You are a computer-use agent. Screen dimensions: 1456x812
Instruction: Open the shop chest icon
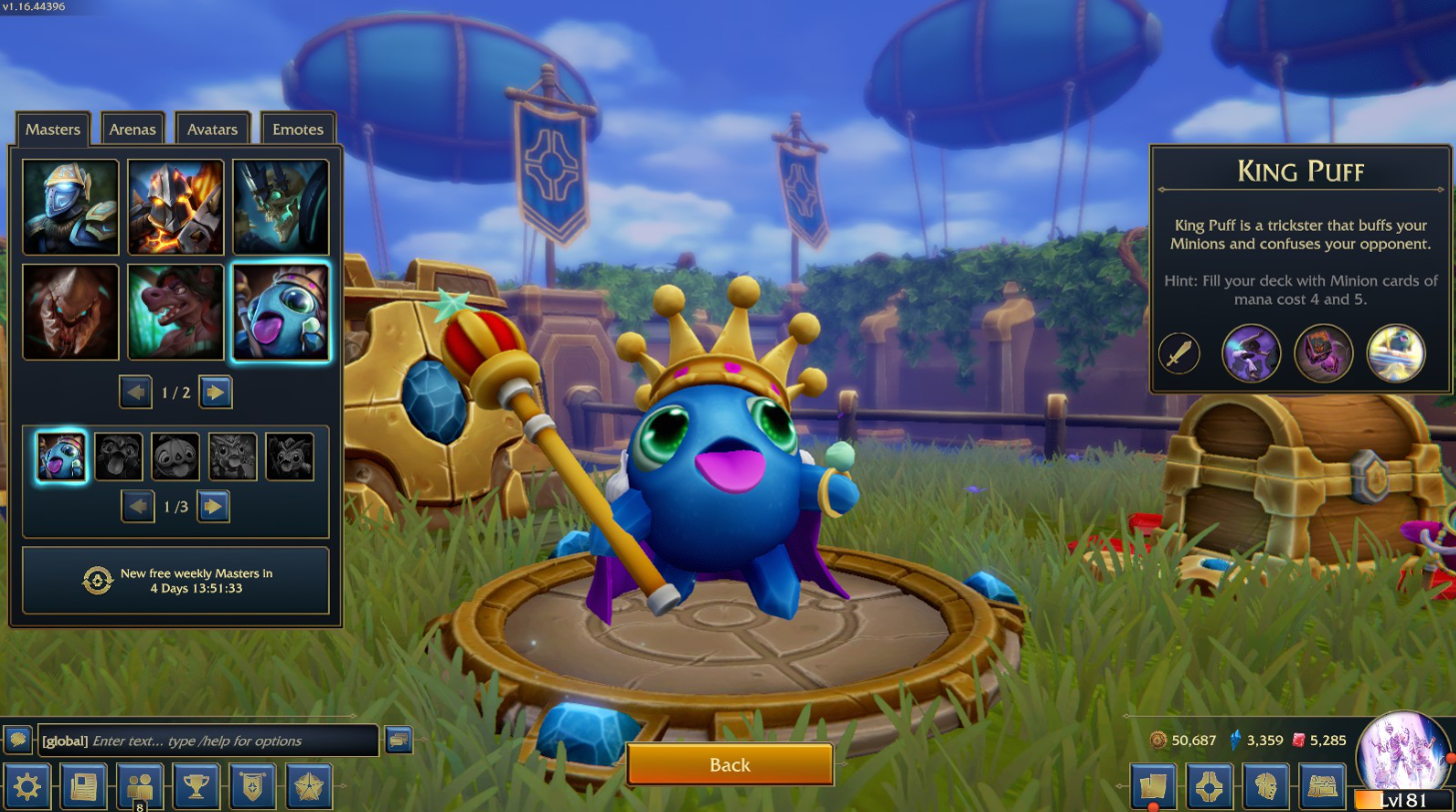1321,787
